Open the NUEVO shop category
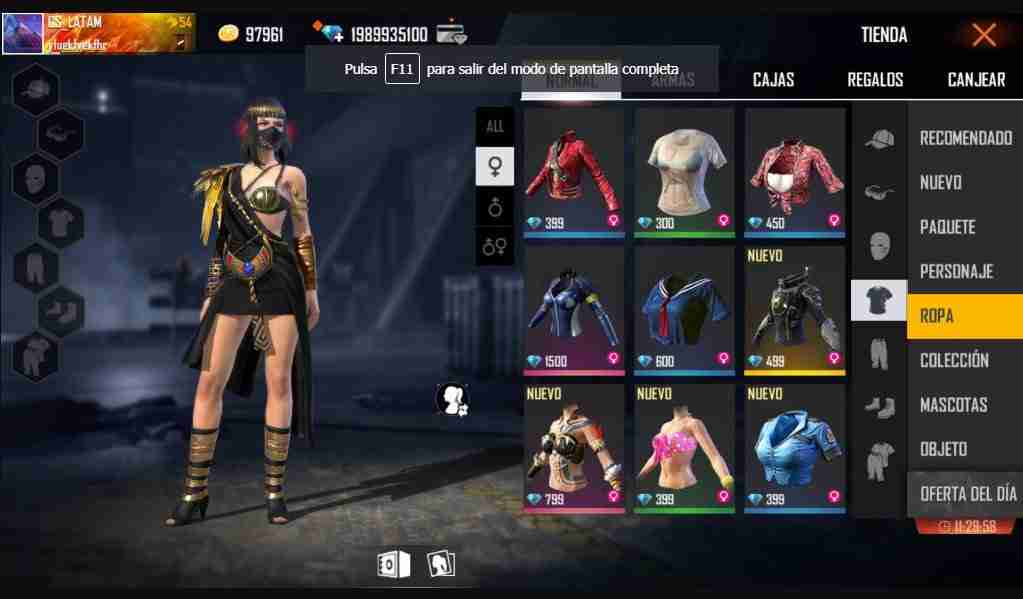Screen dimensions: 1023x599 click(941, 182)
